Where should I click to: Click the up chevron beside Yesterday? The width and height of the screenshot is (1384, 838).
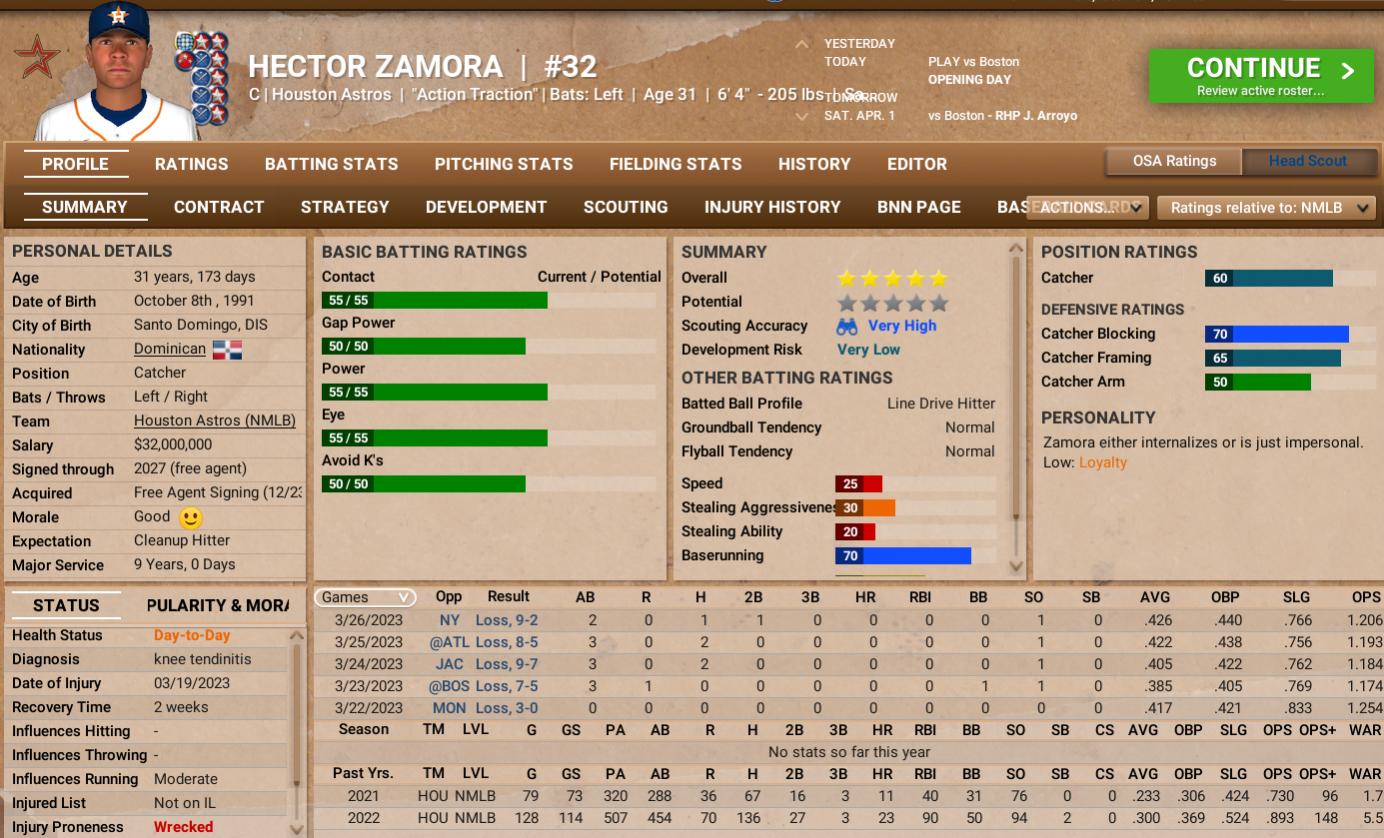800,44
